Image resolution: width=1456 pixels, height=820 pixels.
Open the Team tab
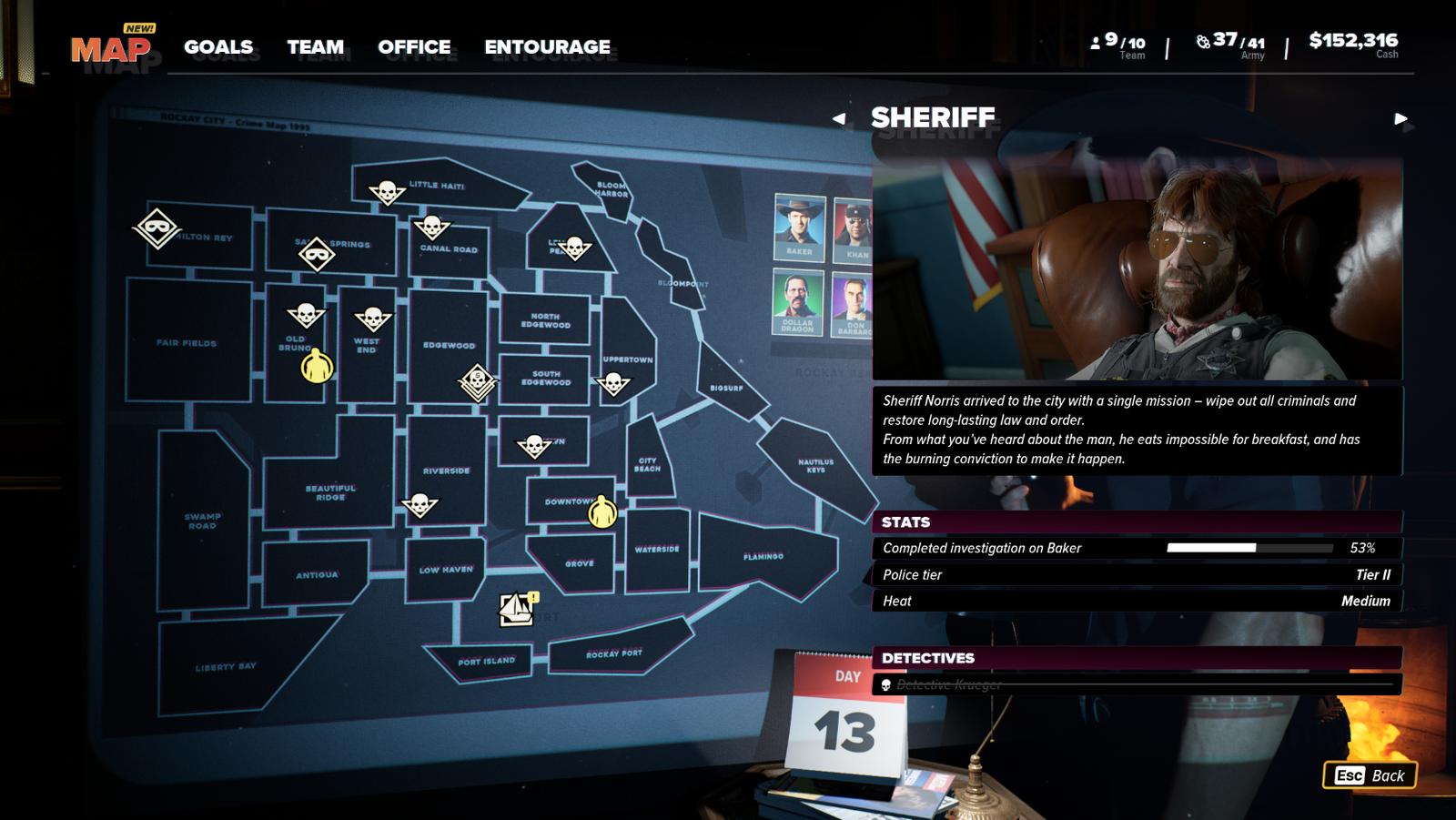pos(316,46)
